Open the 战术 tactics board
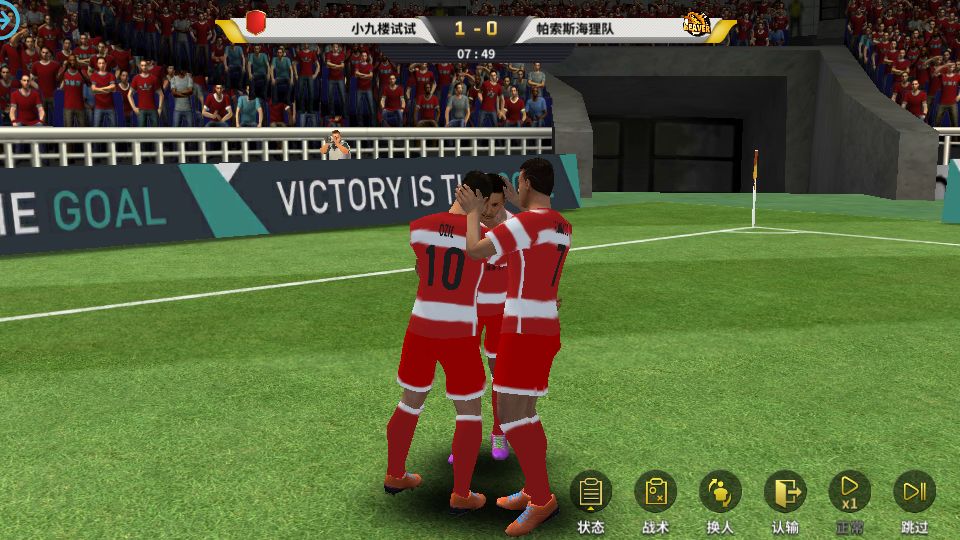Screen dimensions: 960x540 tap(656, 492)
